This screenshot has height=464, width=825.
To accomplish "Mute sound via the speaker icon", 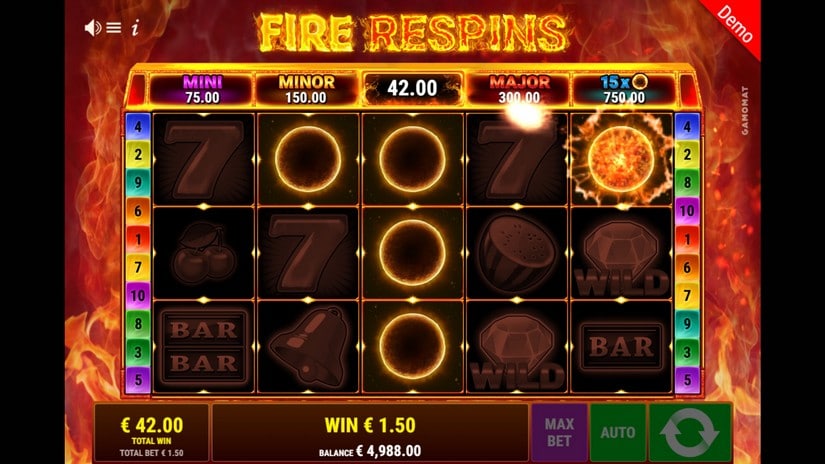I will point(93,27).
